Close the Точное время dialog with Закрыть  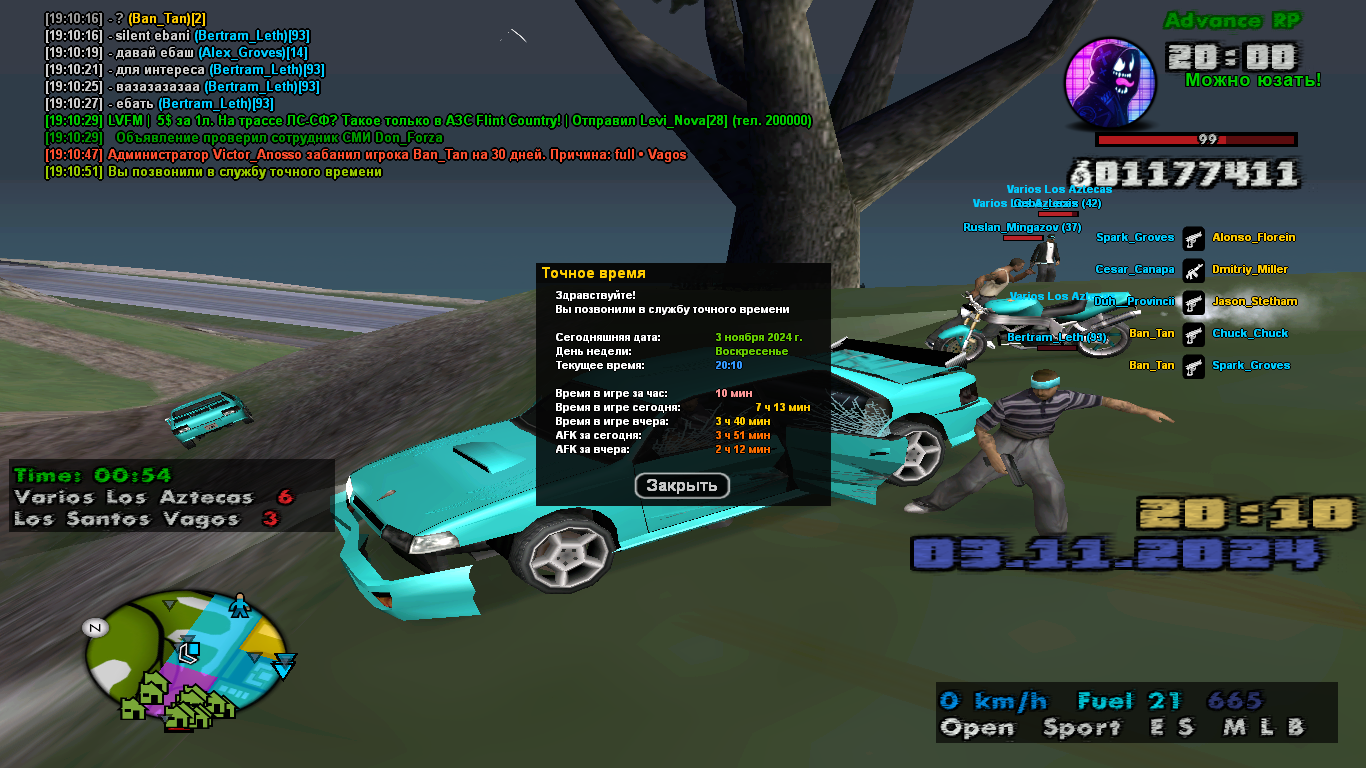[x=682, y=486]
